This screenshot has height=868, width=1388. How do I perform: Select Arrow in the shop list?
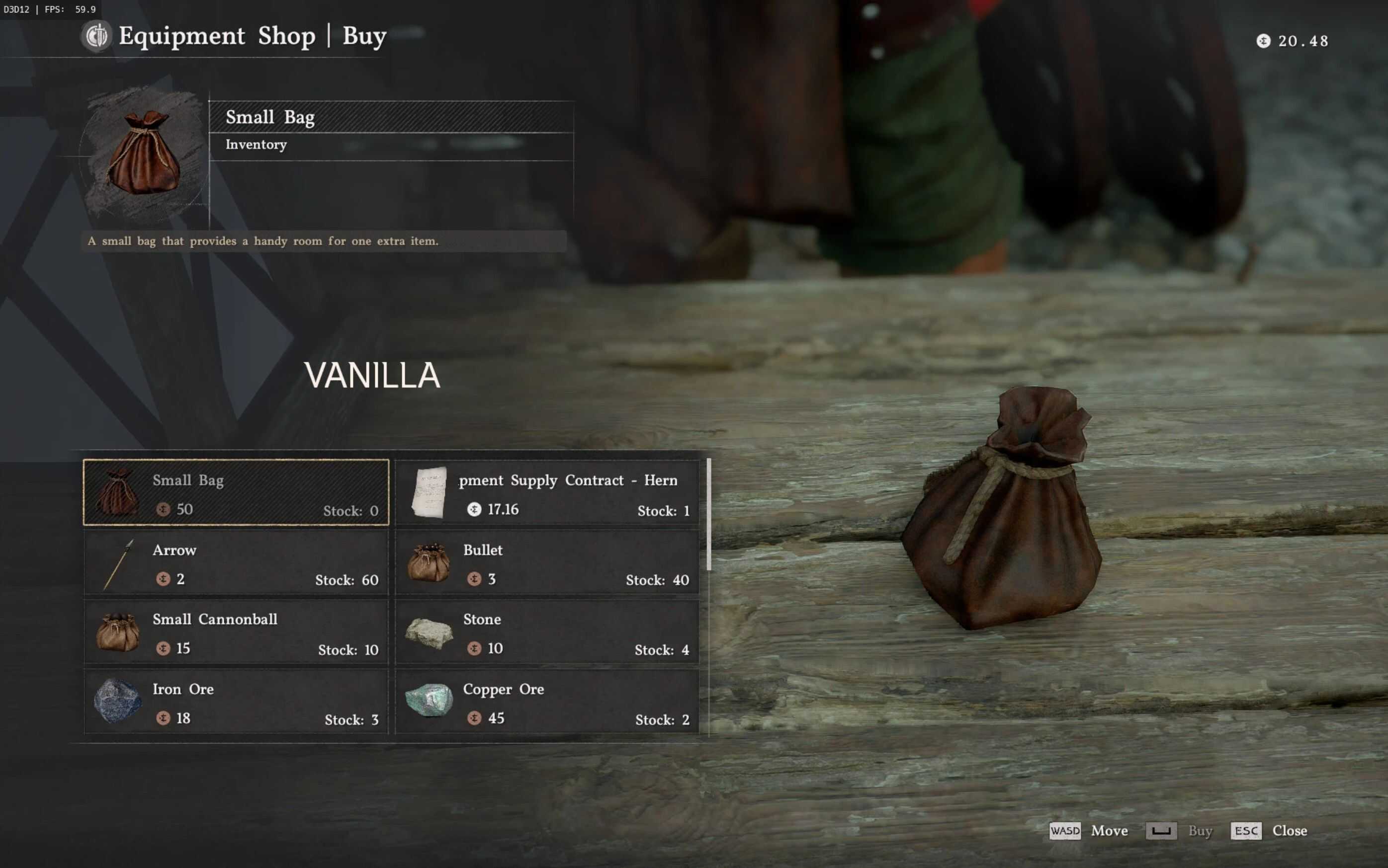(236, 562)
